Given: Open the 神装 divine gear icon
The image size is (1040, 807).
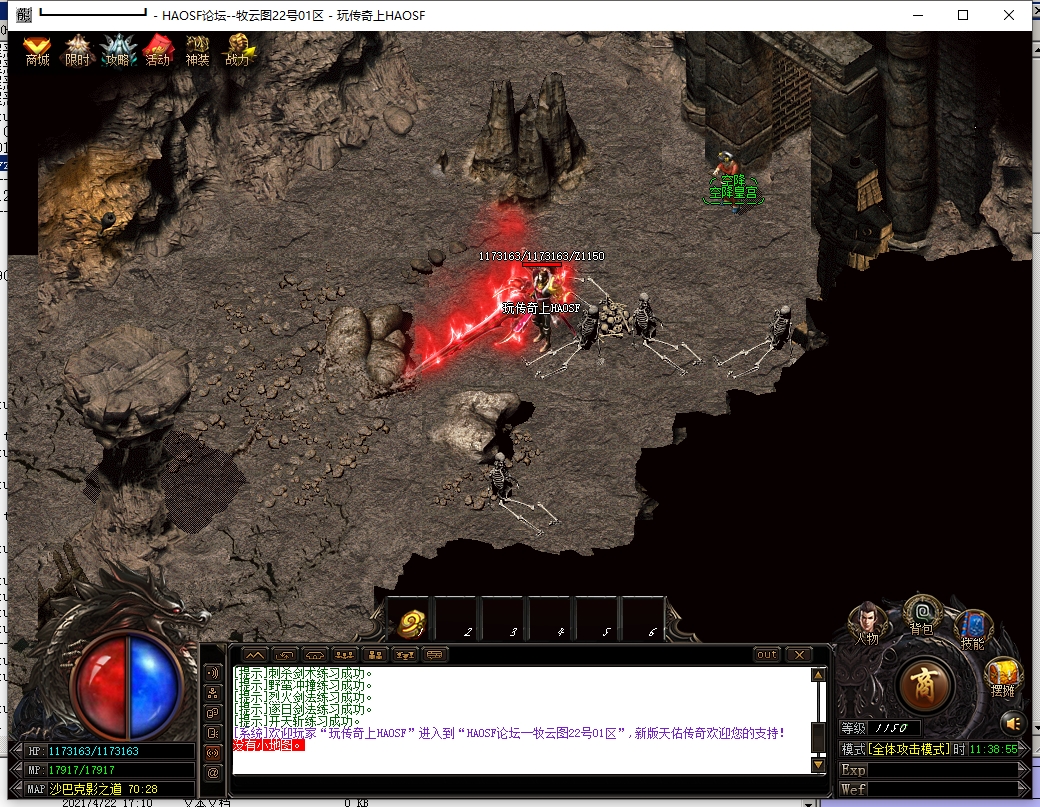Looking at the screenshot, I should [197, 48].
